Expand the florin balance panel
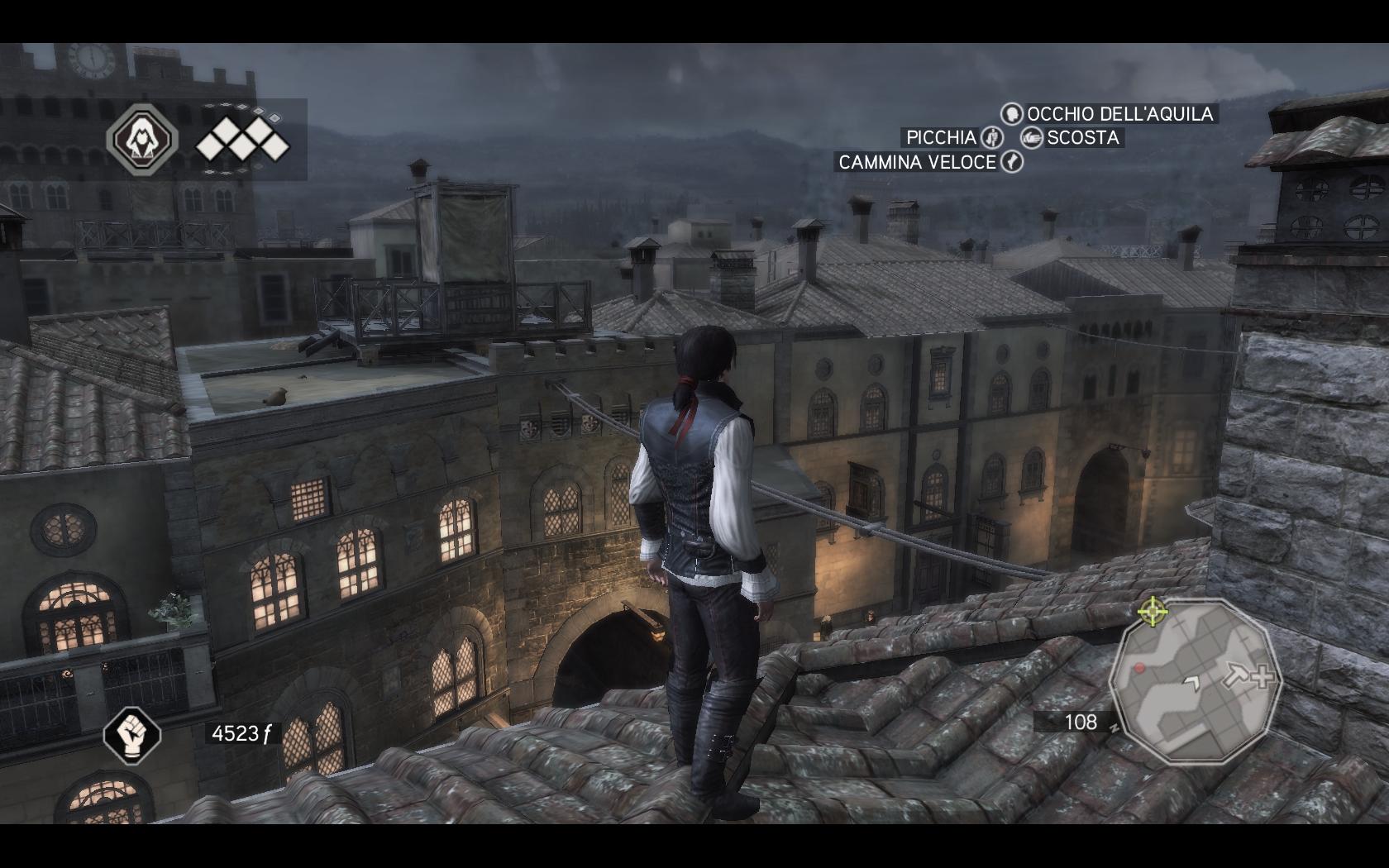This screenshot has width=1389, height=868. (244, 732)
